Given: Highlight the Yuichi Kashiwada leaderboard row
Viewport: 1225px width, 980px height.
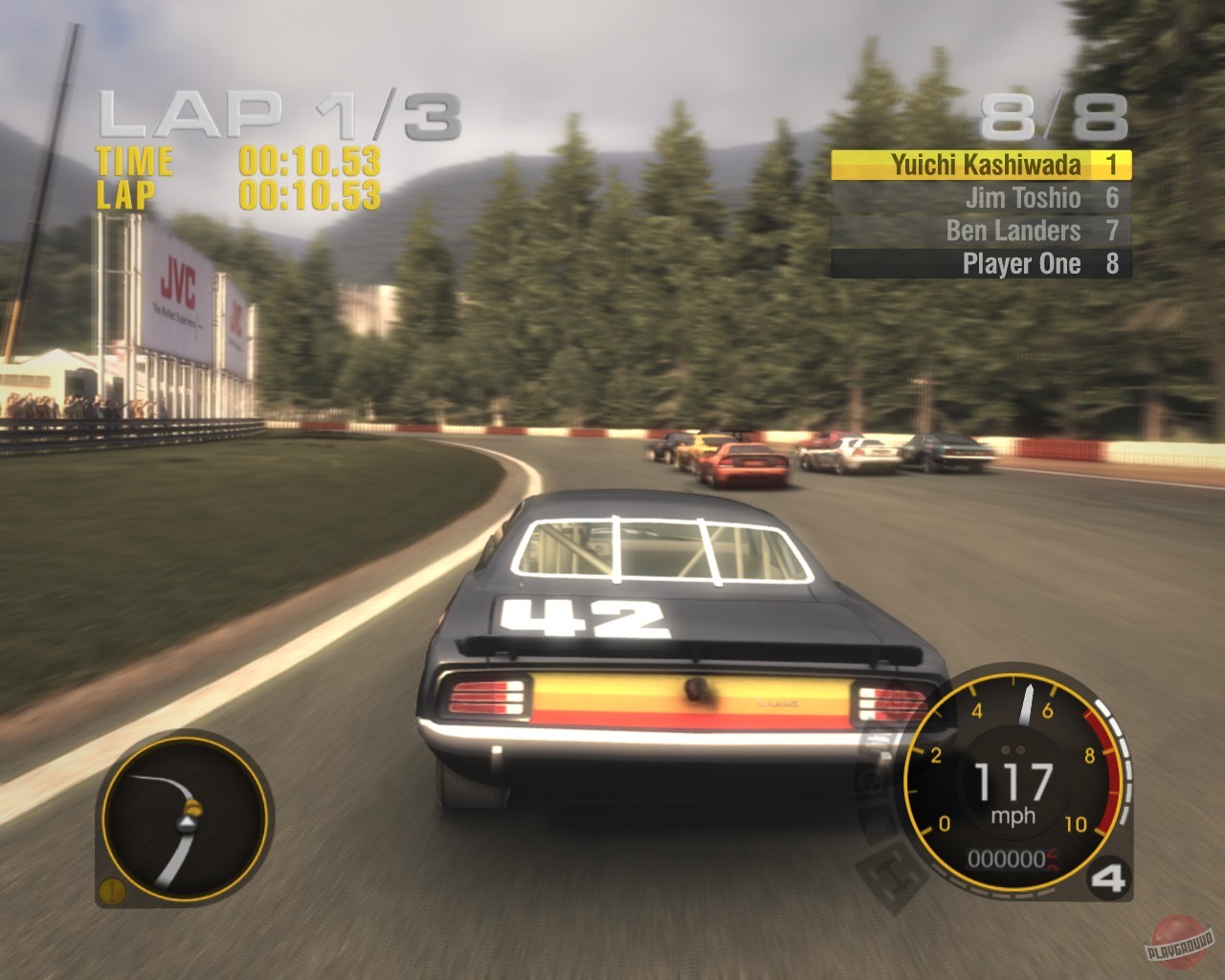Looking at the screenshot, I should pyautogui.click(x=981, y=165).
